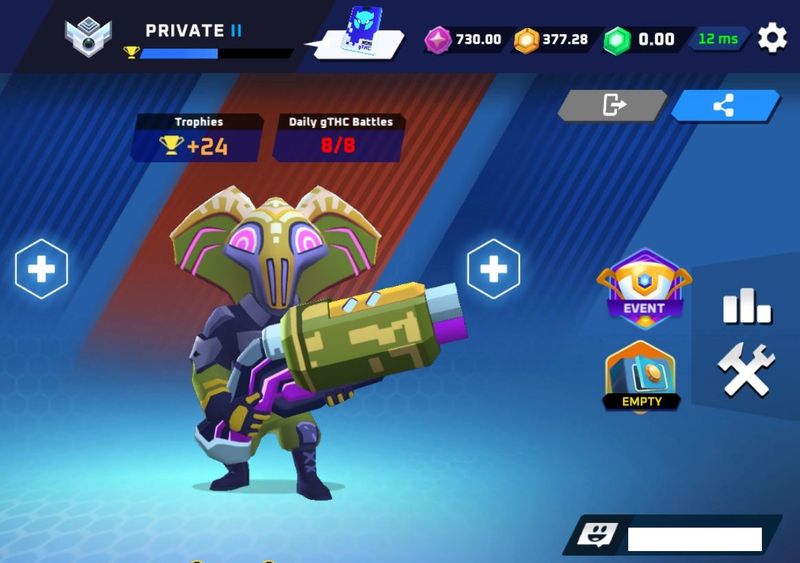
Task: Open the settings gear menu
Action: pyautogui.click(x=772, y=39)
